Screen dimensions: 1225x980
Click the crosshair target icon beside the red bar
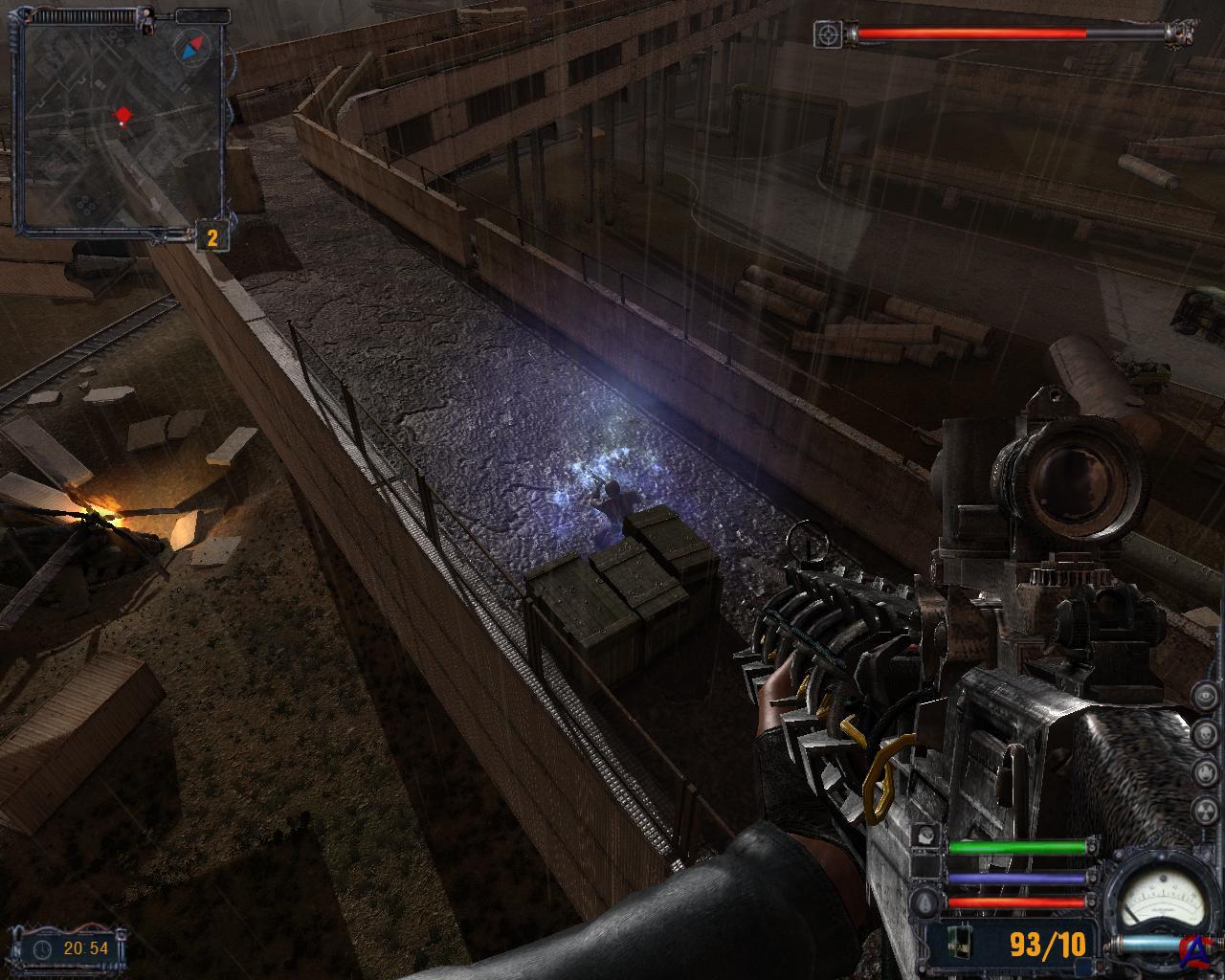pyautogui.click(x=827, y=34)
